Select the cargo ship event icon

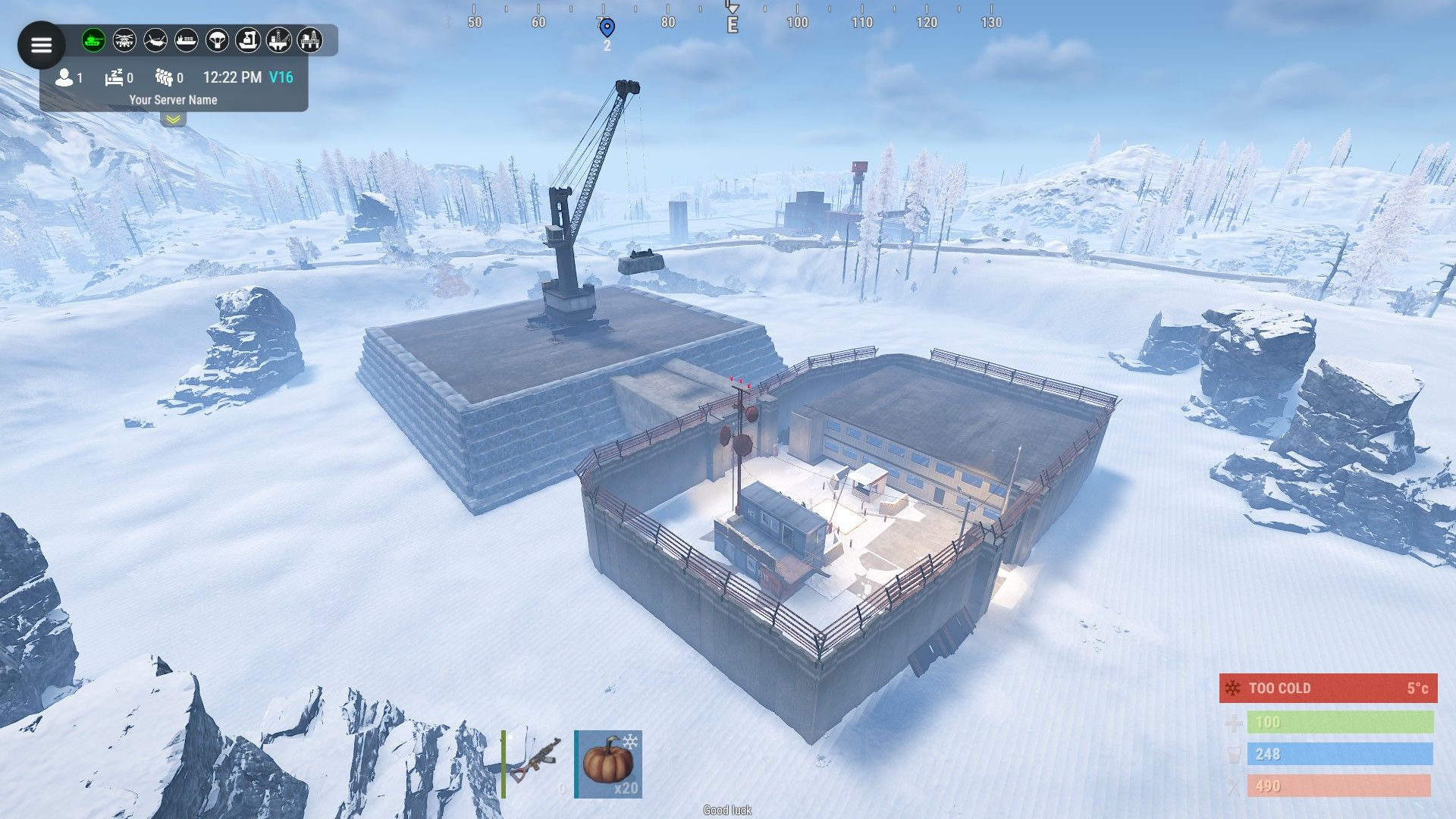pyautogui.click(x=187, y=40)
